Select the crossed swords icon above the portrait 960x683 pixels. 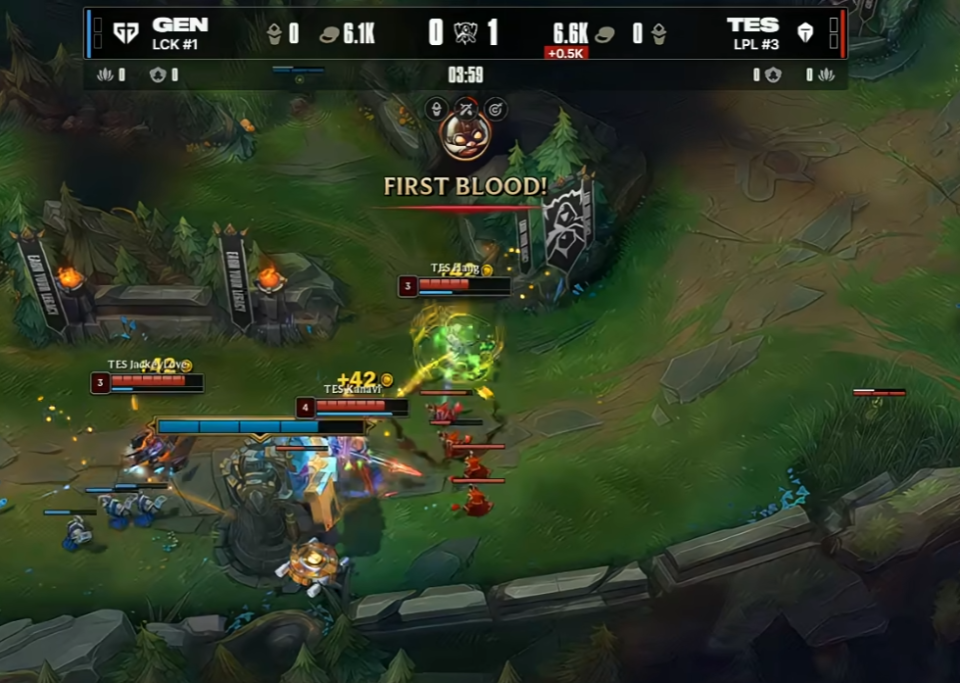(465, 108)
